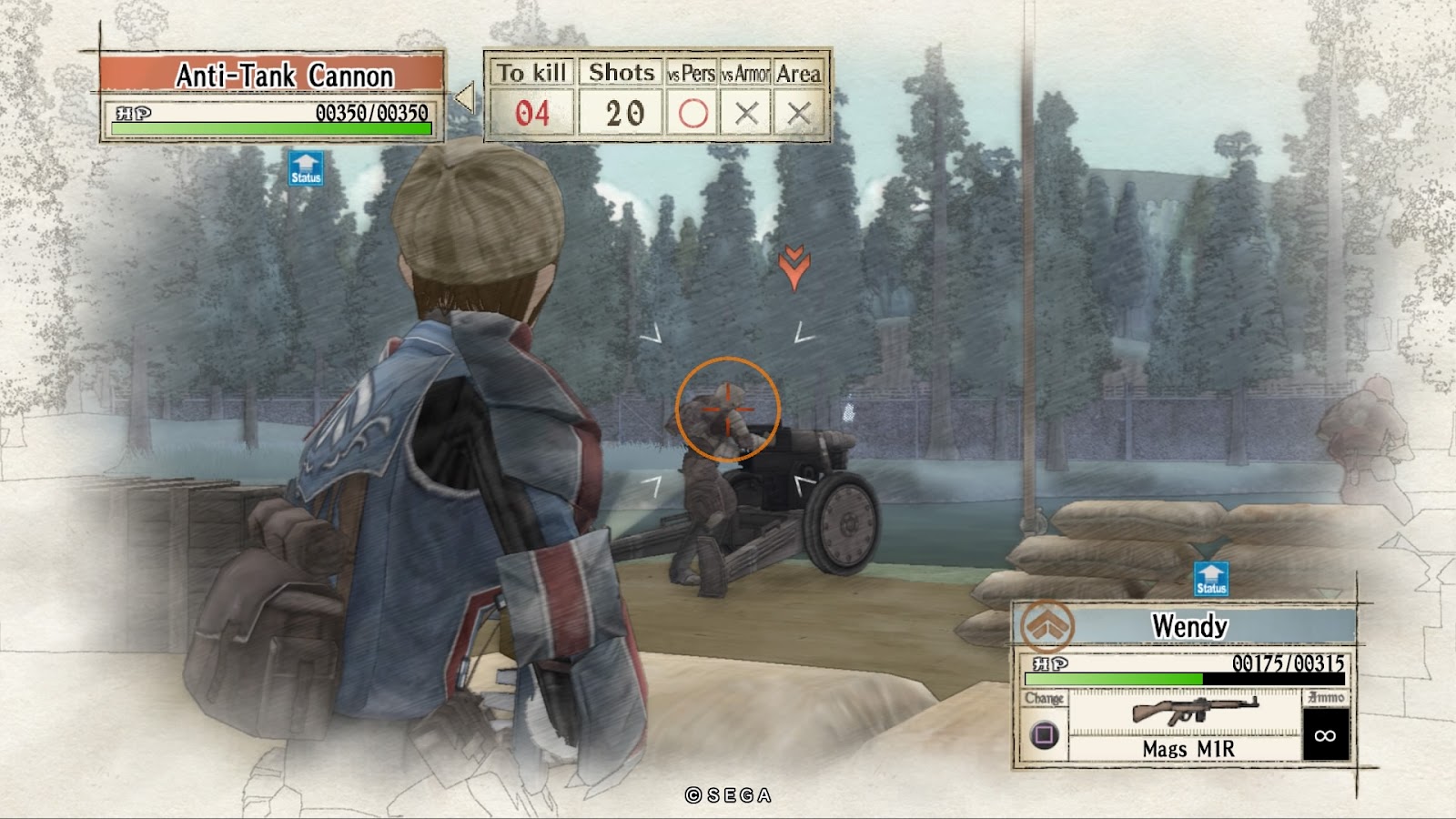
Task: Select the Mags M1R weapon slot
Action: [x=1188, y=724]
